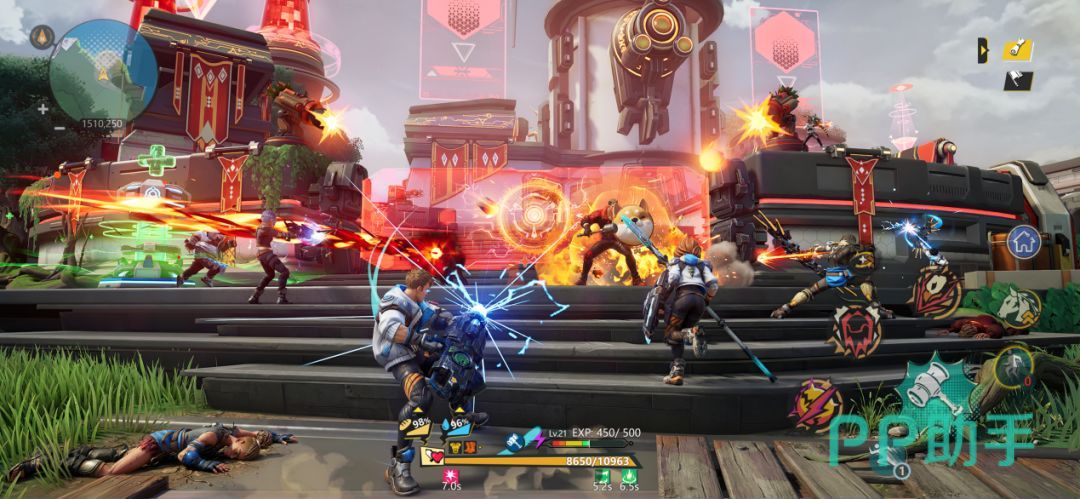Open the circular minimap

103,70
